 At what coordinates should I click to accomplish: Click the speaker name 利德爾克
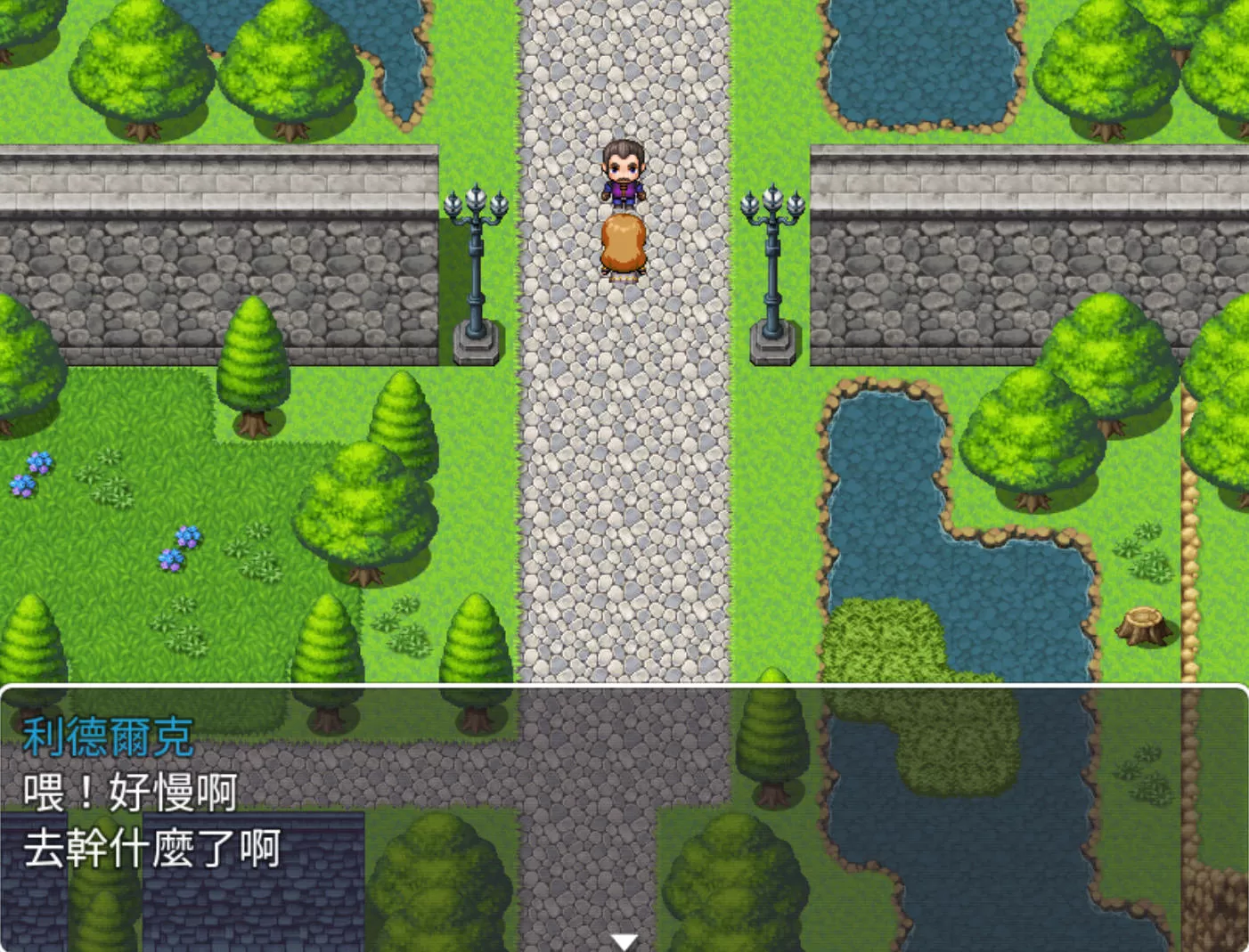coord(107,736)
